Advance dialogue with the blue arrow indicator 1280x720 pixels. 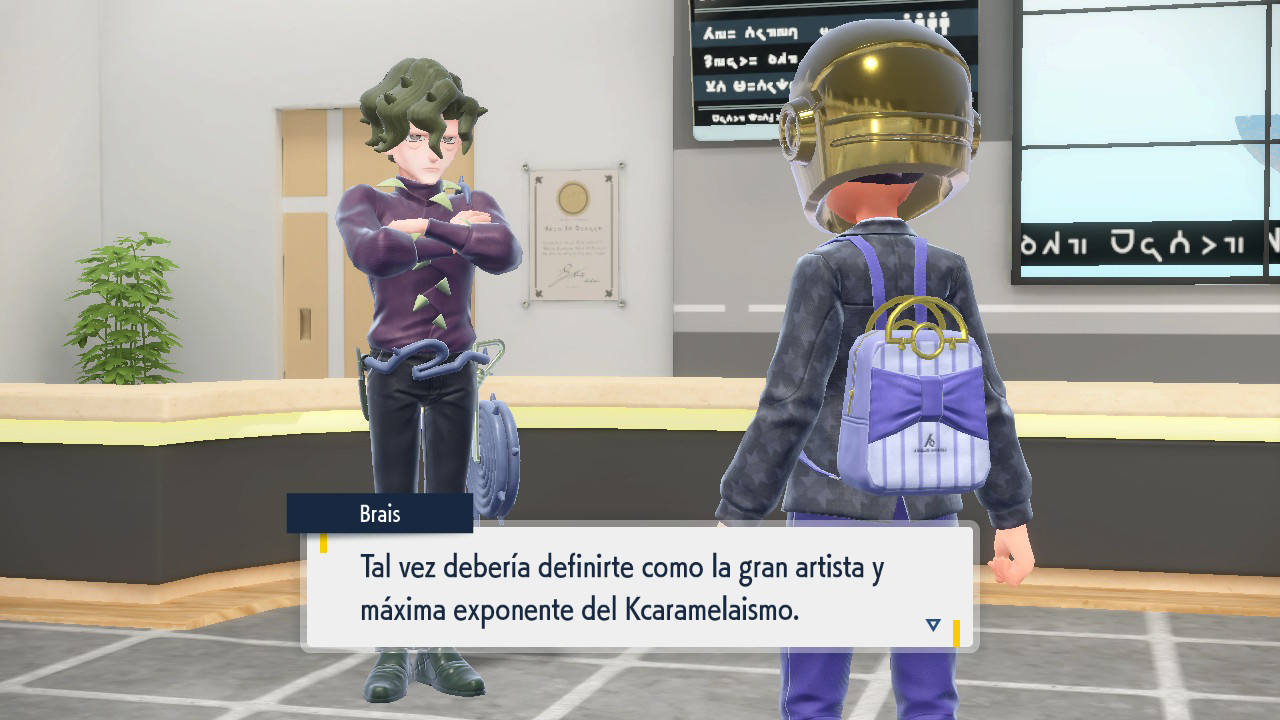(x=933, y=625)
